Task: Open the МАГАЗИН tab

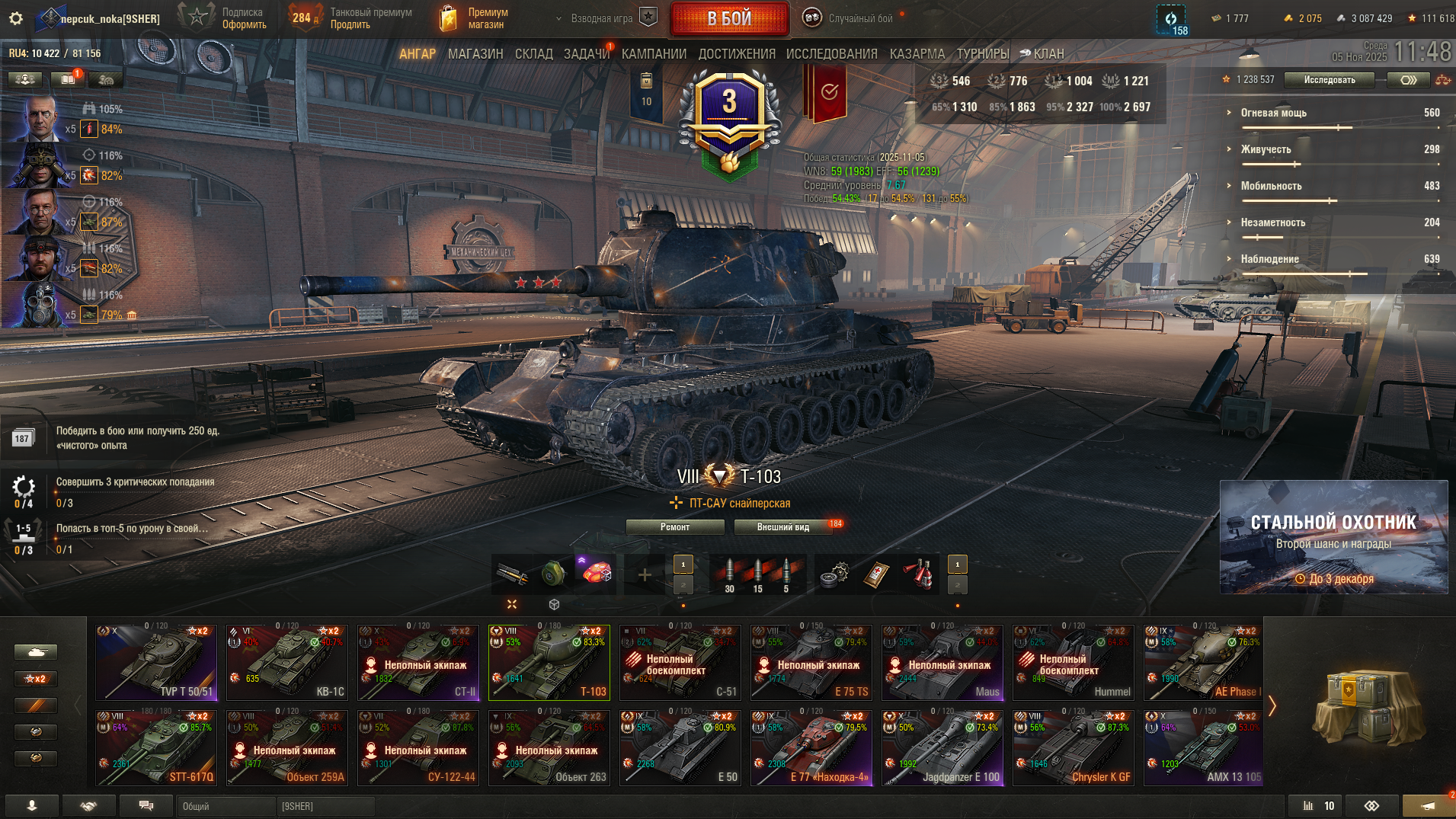Action: (x=475, y=54)
